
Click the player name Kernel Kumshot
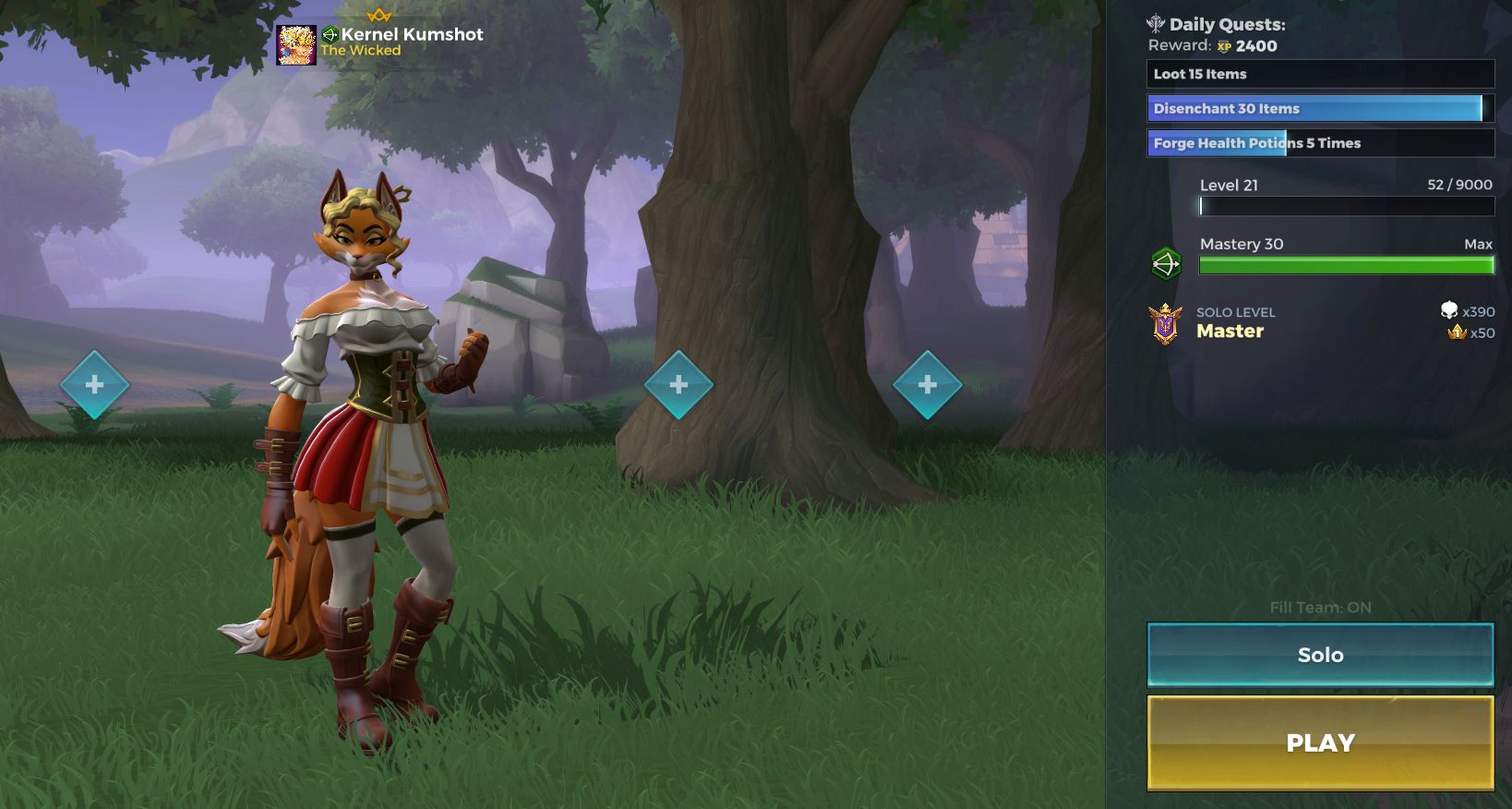coord(412,33)
